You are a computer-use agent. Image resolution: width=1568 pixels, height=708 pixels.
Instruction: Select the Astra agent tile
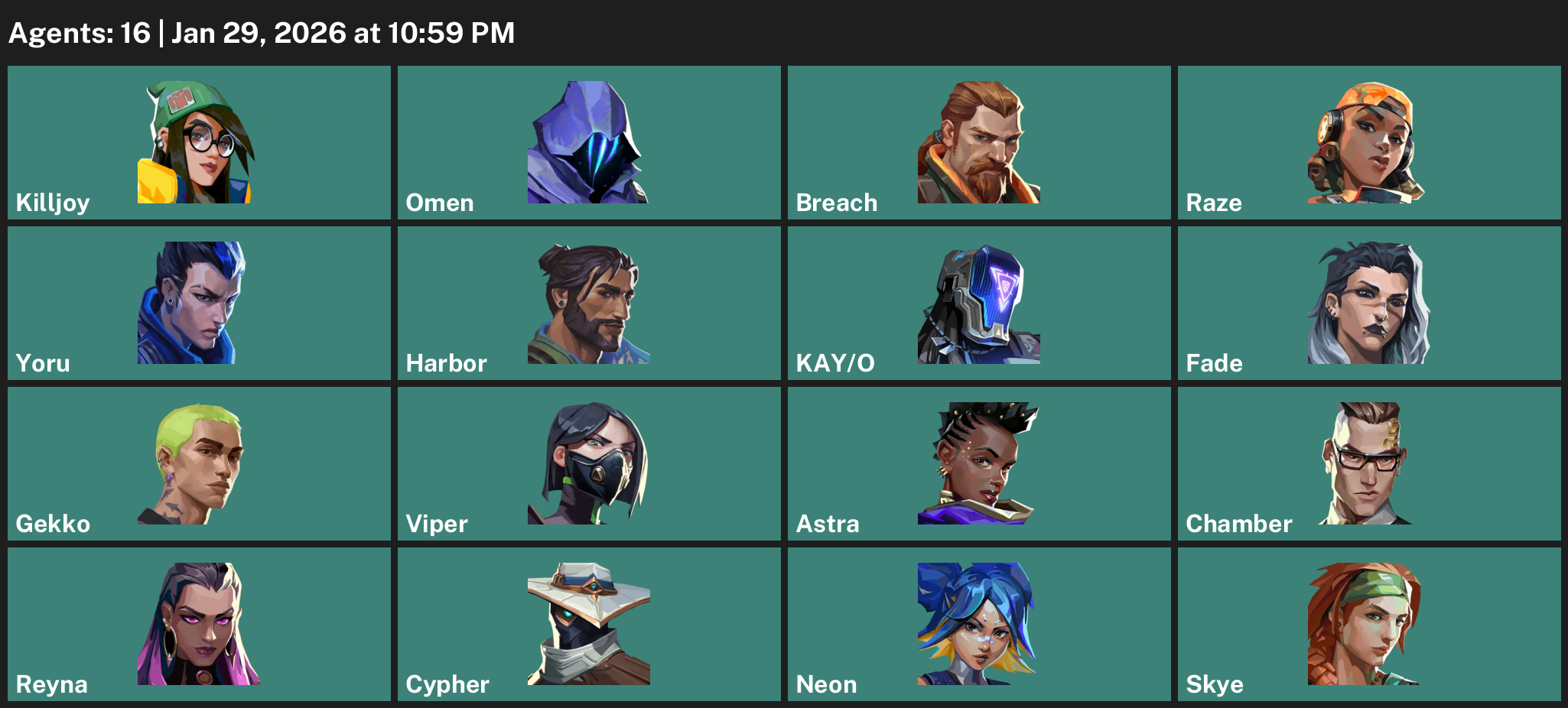pyautogui.click(x=979, y=463)
